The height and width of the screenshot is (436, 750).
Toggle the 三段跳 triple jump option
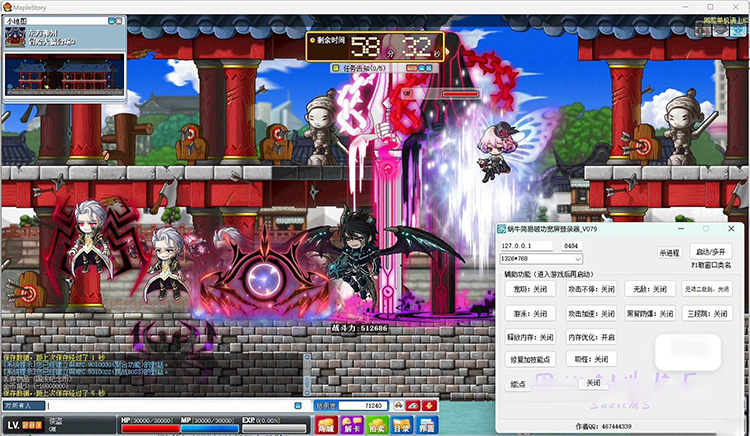[x=709, y=313]
